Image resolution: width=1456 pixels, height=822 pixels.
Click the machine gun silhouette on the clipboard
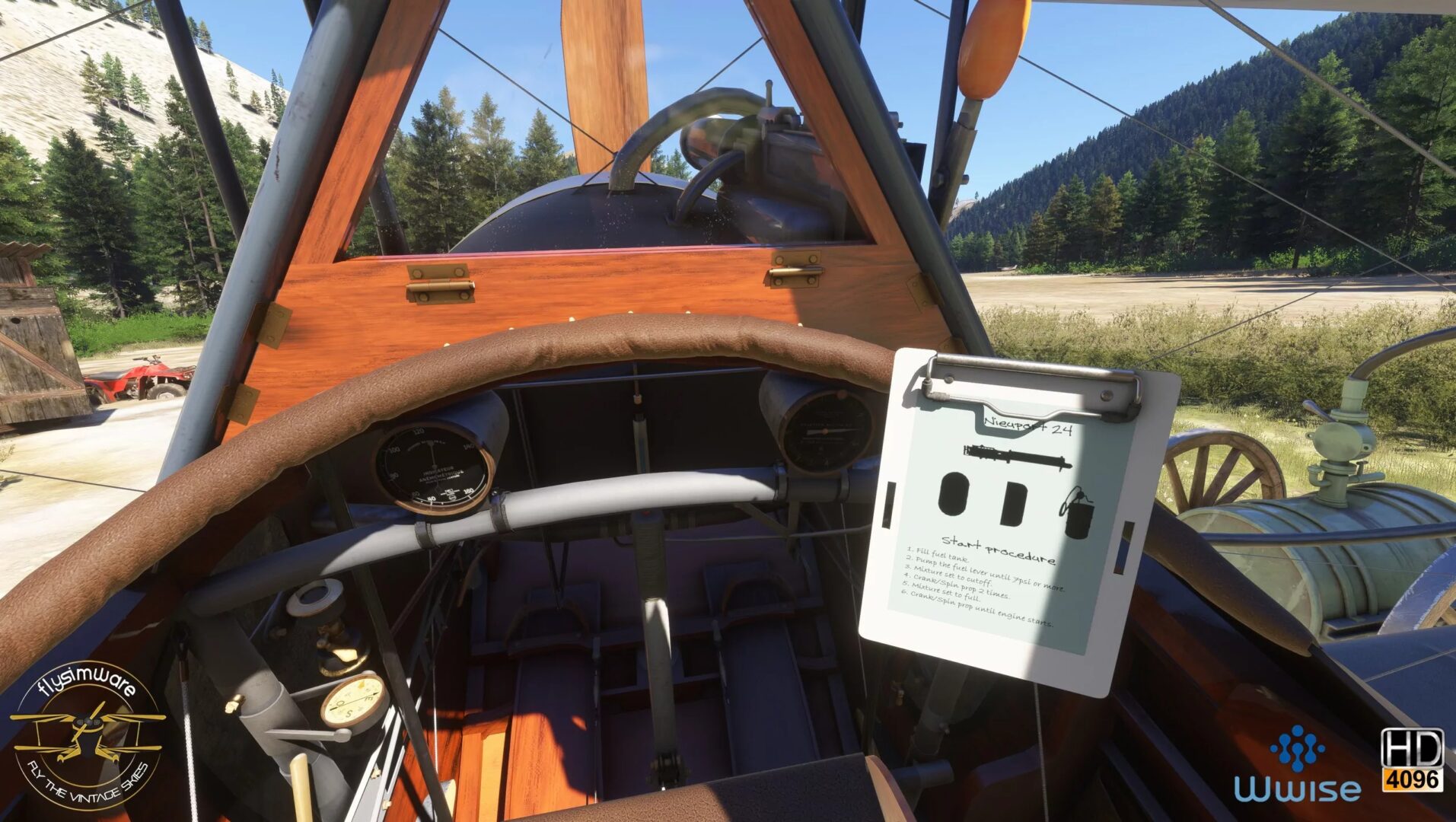point(1017,457)
